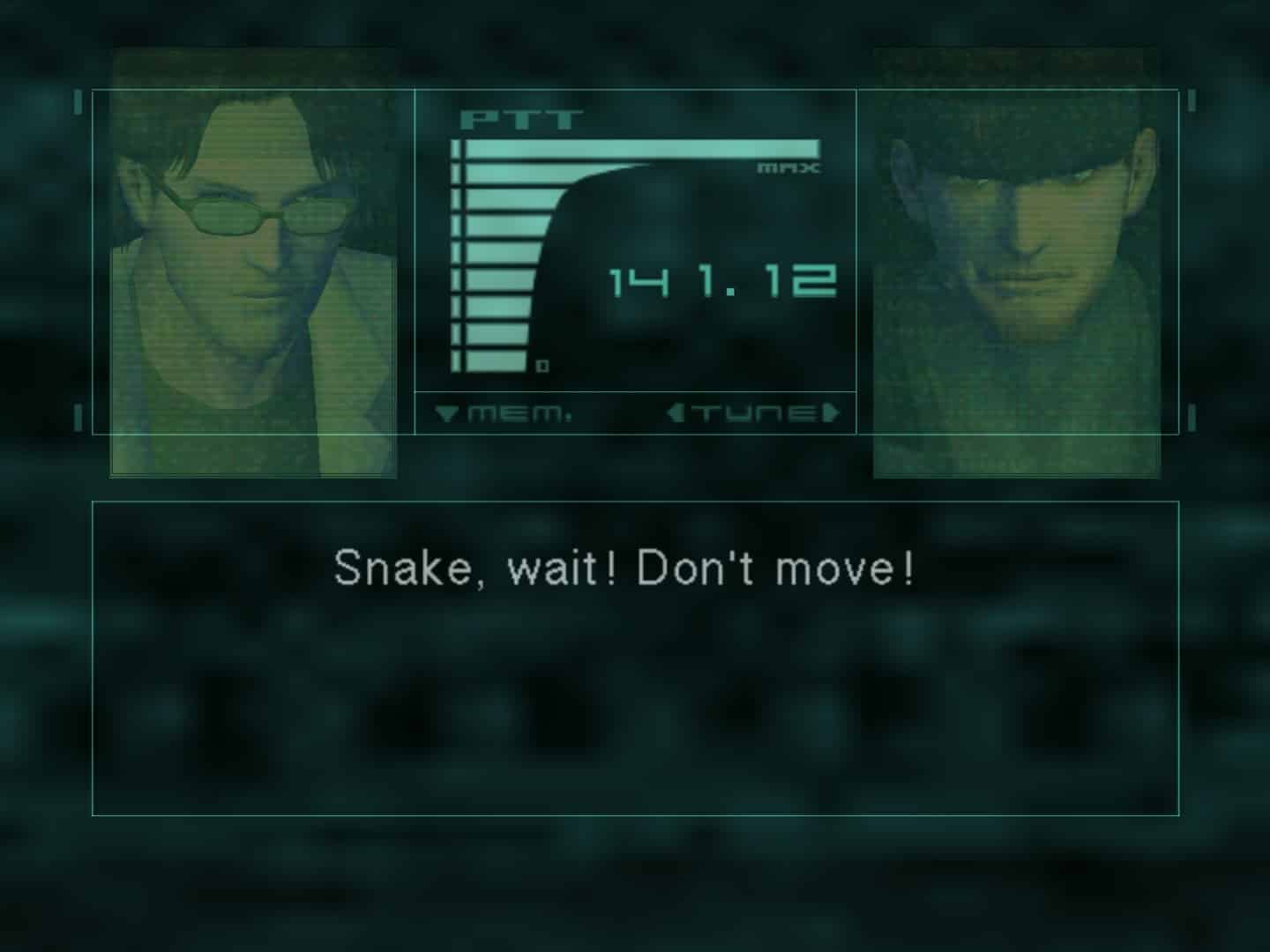The width and height of the screenshot is (1270, 952).
Task: Expand memory list via MEM. down arrow
Action: pos(447,410)
